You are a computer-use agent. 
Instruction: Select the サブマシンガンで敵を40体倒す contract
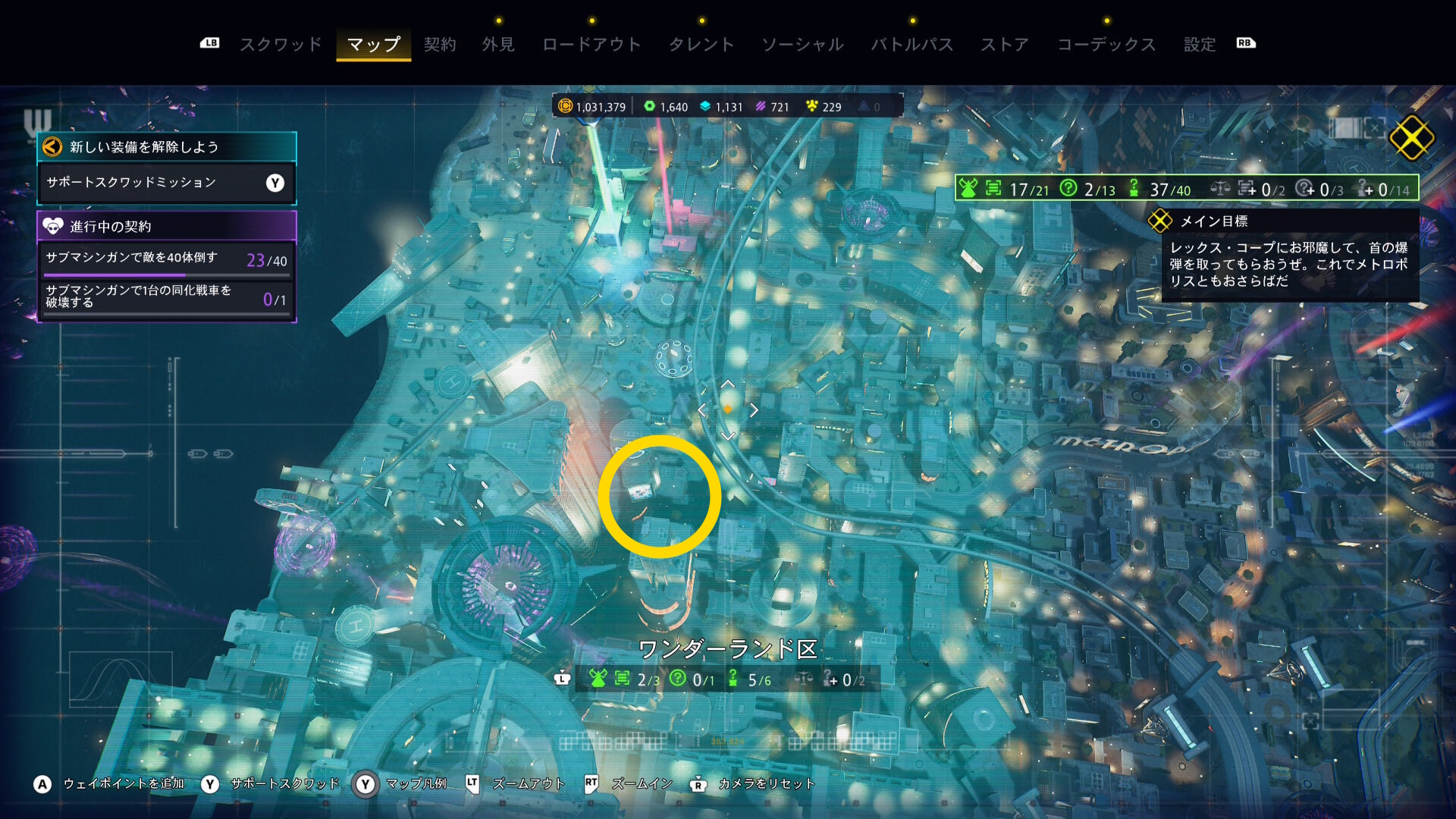click(166, 259)
